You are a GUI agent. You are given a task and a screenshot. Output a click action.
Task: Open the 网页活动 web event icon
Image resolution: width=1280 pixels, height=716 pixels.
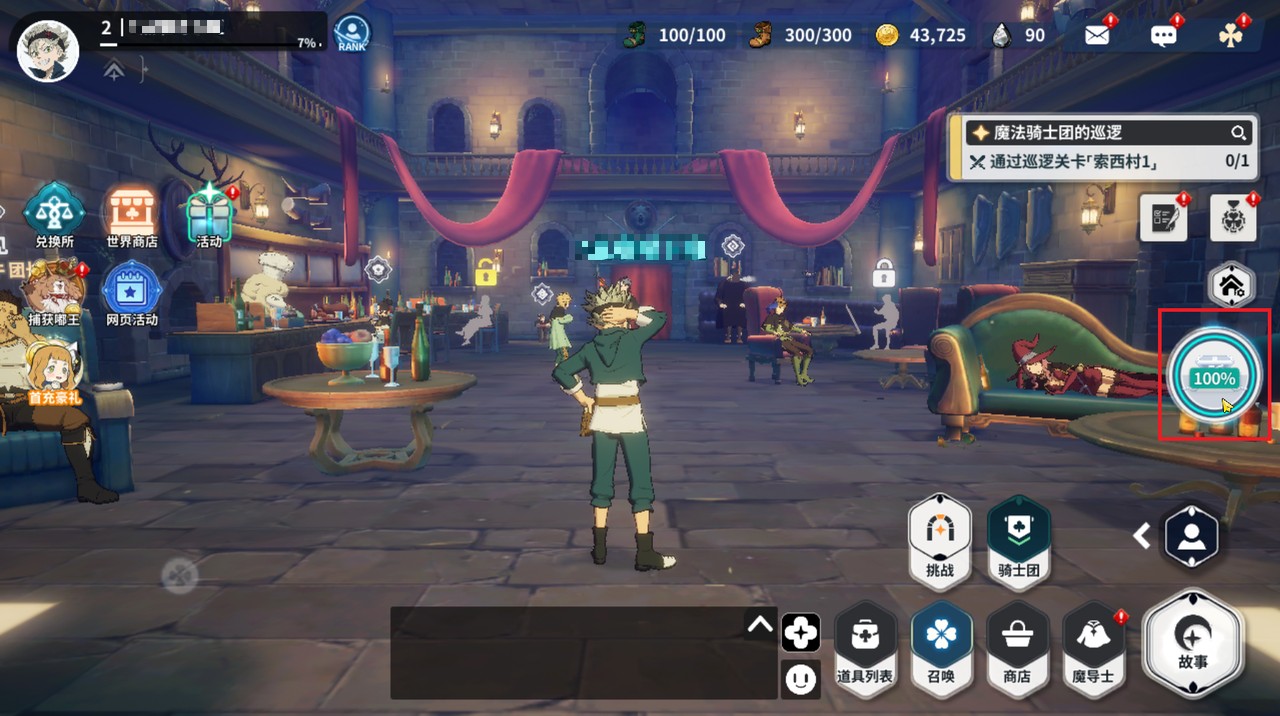(131, 290)
